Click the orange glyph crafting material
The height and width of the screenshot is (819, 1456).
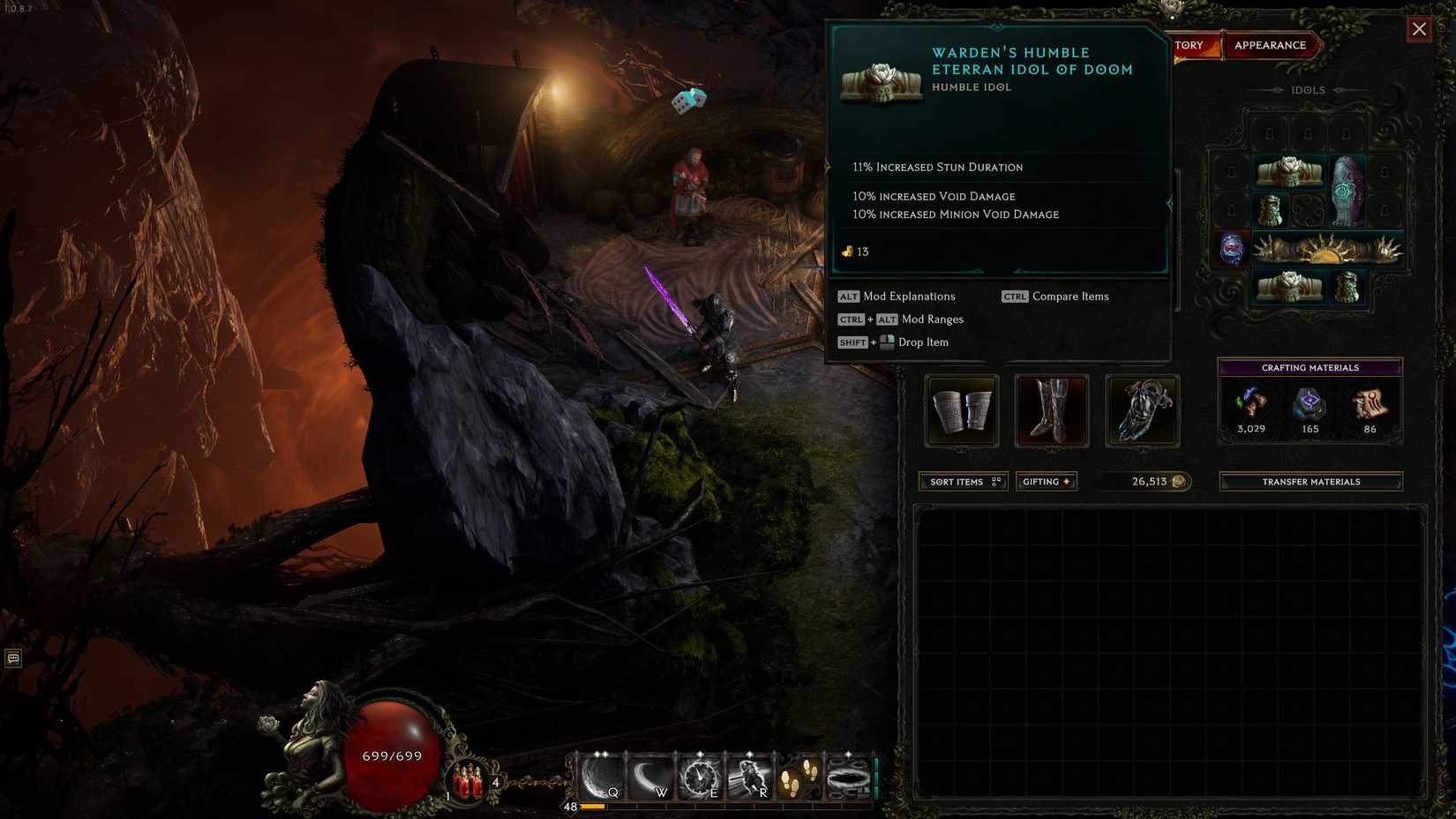(1370, 404)
